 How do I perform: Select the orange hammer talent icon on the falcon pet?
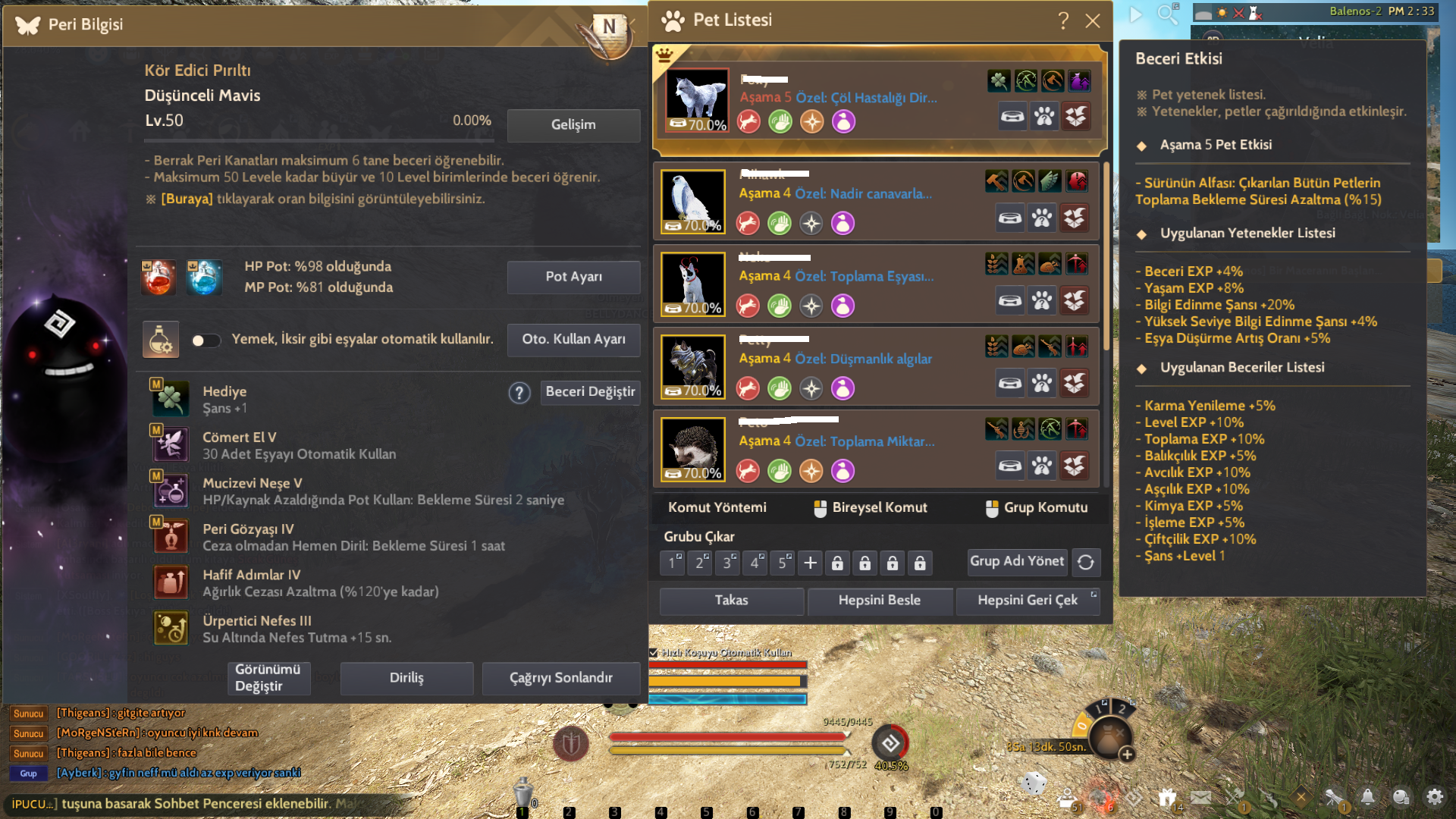point(996,181)
